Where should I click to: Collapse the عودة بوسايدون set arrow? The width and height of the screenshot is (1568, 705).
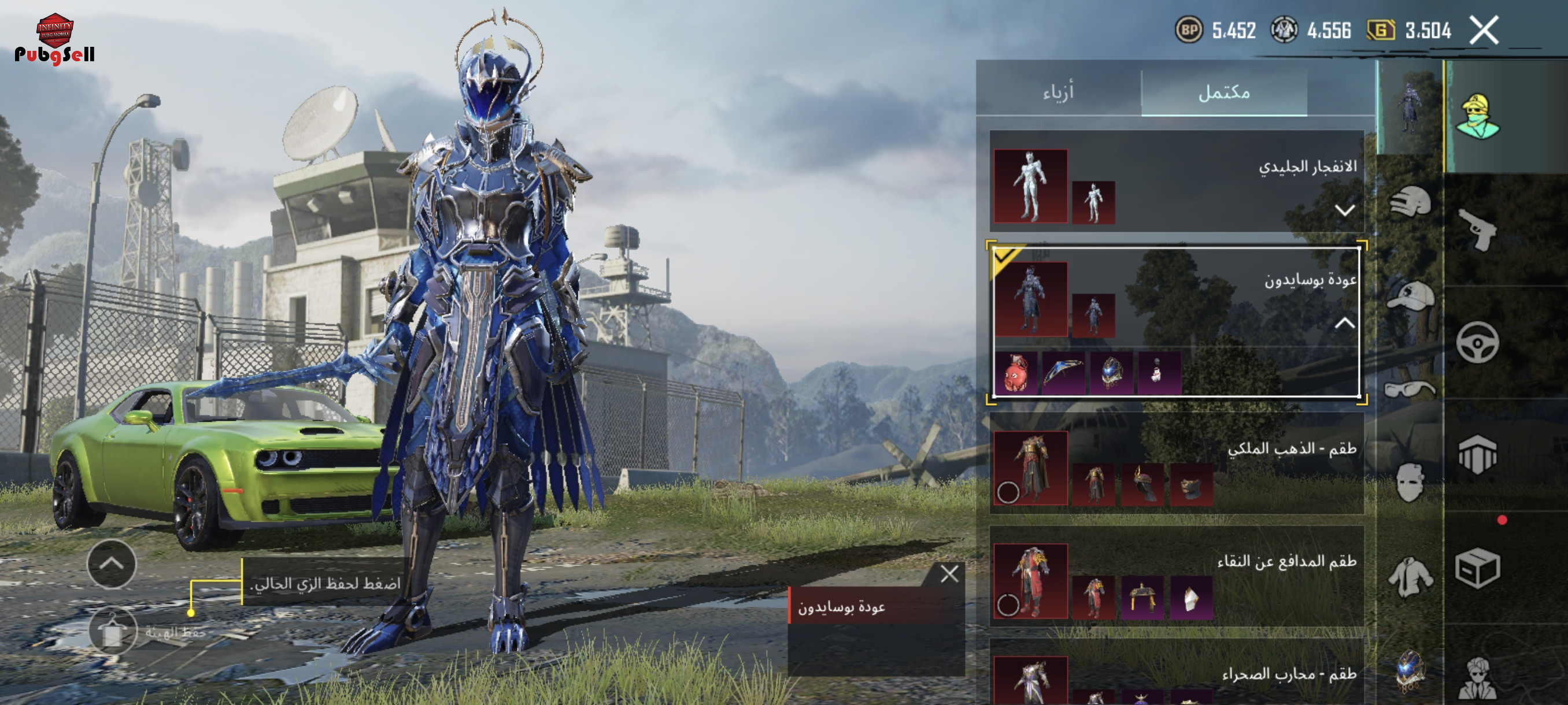click(1344, 323)
